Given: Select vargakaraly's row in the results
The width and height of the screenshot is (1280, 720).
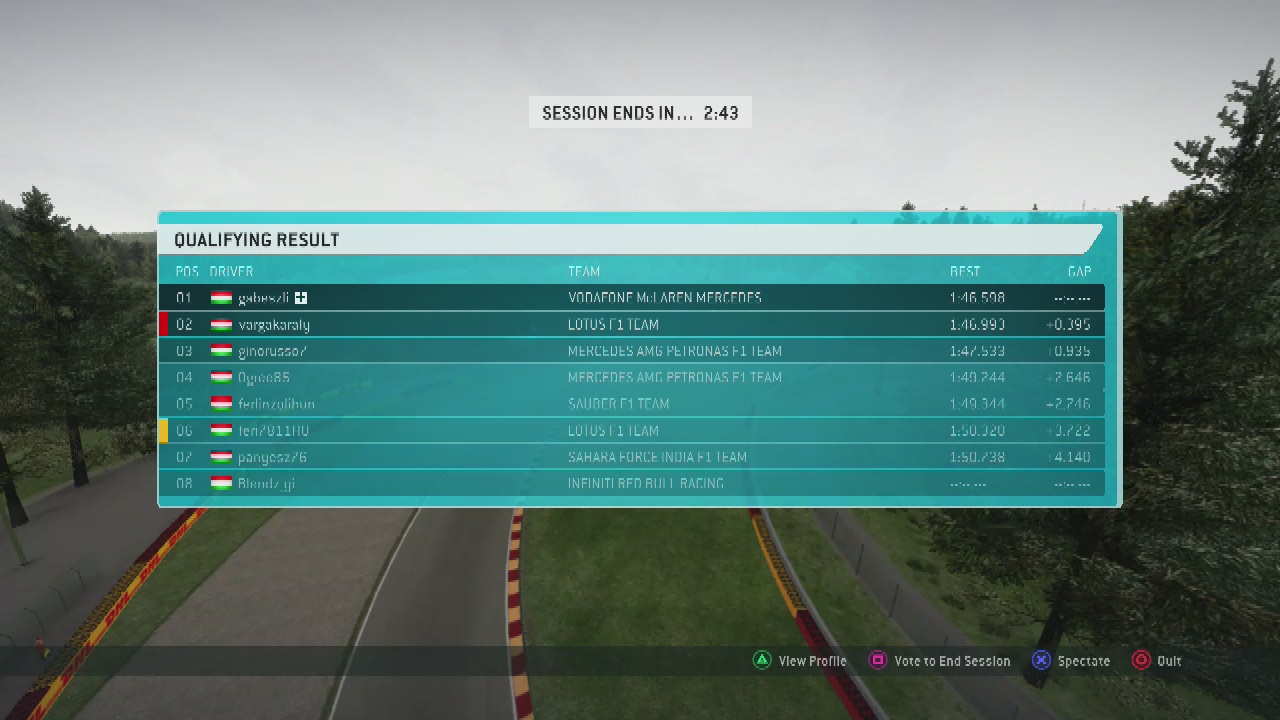Looking at the screenshot, I should (x=632, y=325).
